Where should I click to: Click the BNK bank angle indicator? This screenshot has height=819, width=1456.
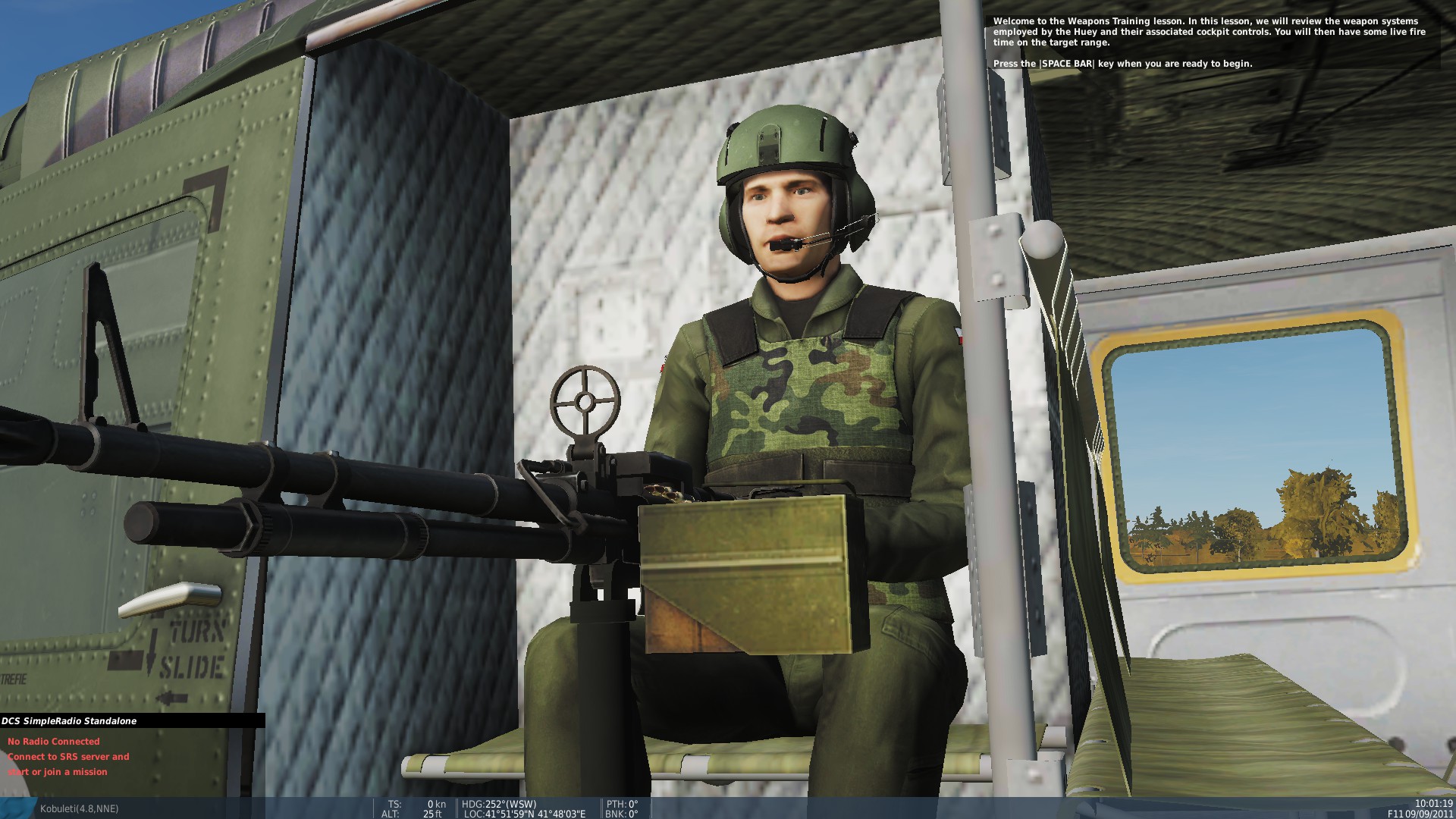pos(620,813)
